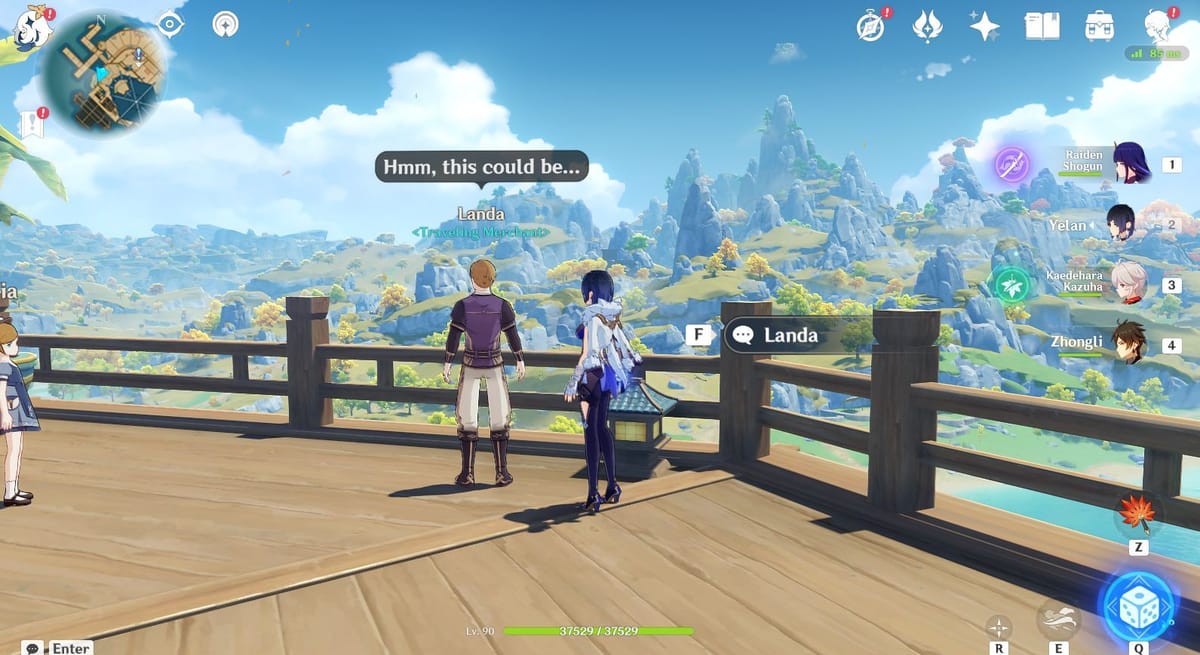Open the Paimon menu icon
Screen dimensions: 1200x655
pyautogui.click(x=32, y=27)
